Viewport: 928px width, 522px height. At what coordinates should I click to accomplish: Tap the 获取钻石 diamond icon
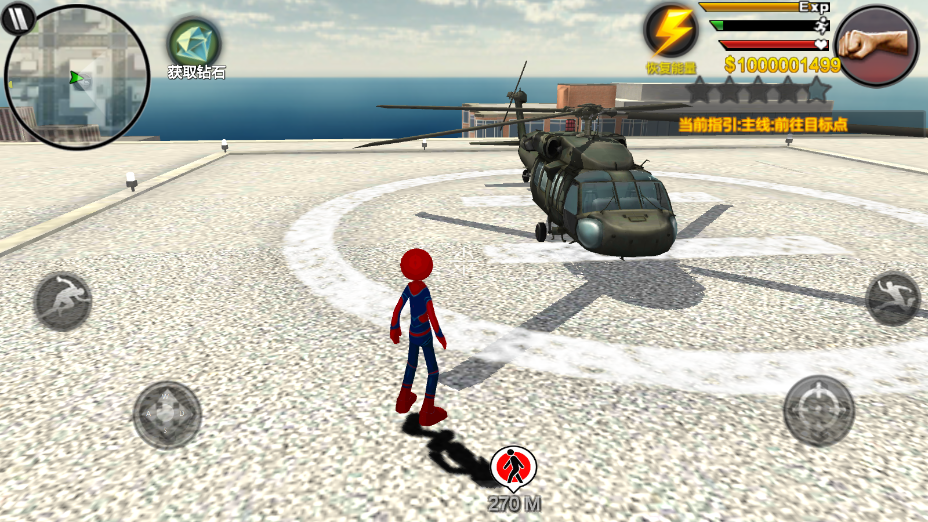coord(194,42)
